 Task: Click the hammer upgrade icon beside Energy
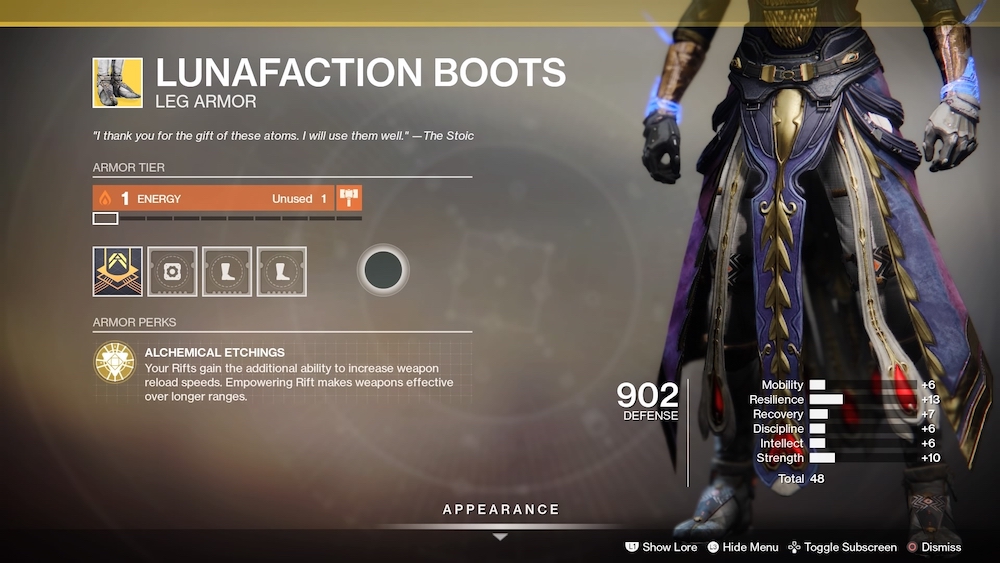point(349,198)
